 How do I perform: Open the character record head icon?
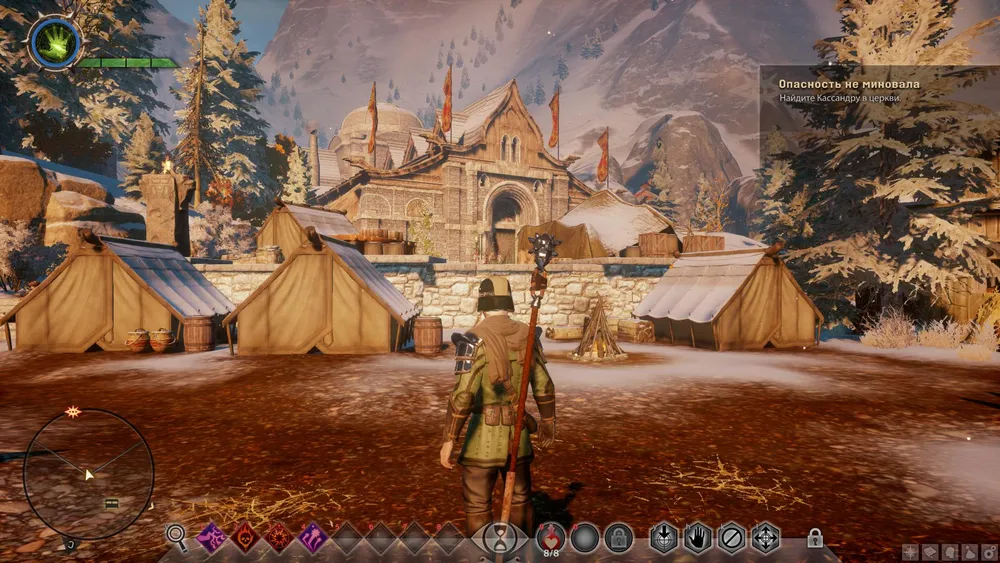coord(949,552)
